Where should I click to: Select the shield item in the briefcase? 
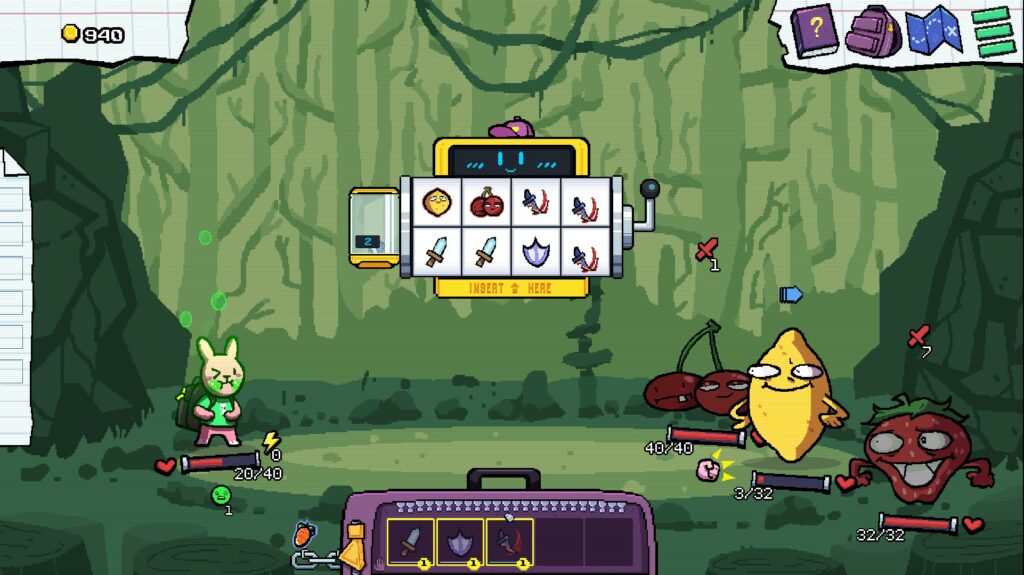(x=459, y=542)
